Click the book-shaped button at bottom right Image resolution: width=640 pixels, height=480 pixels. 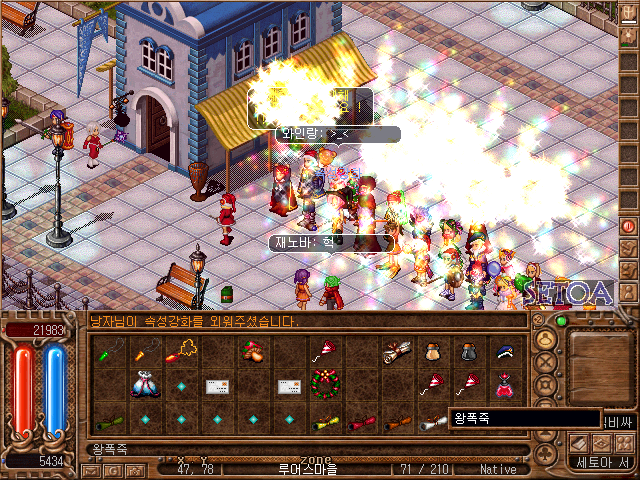pyautogui.click(x=578, y=443)
